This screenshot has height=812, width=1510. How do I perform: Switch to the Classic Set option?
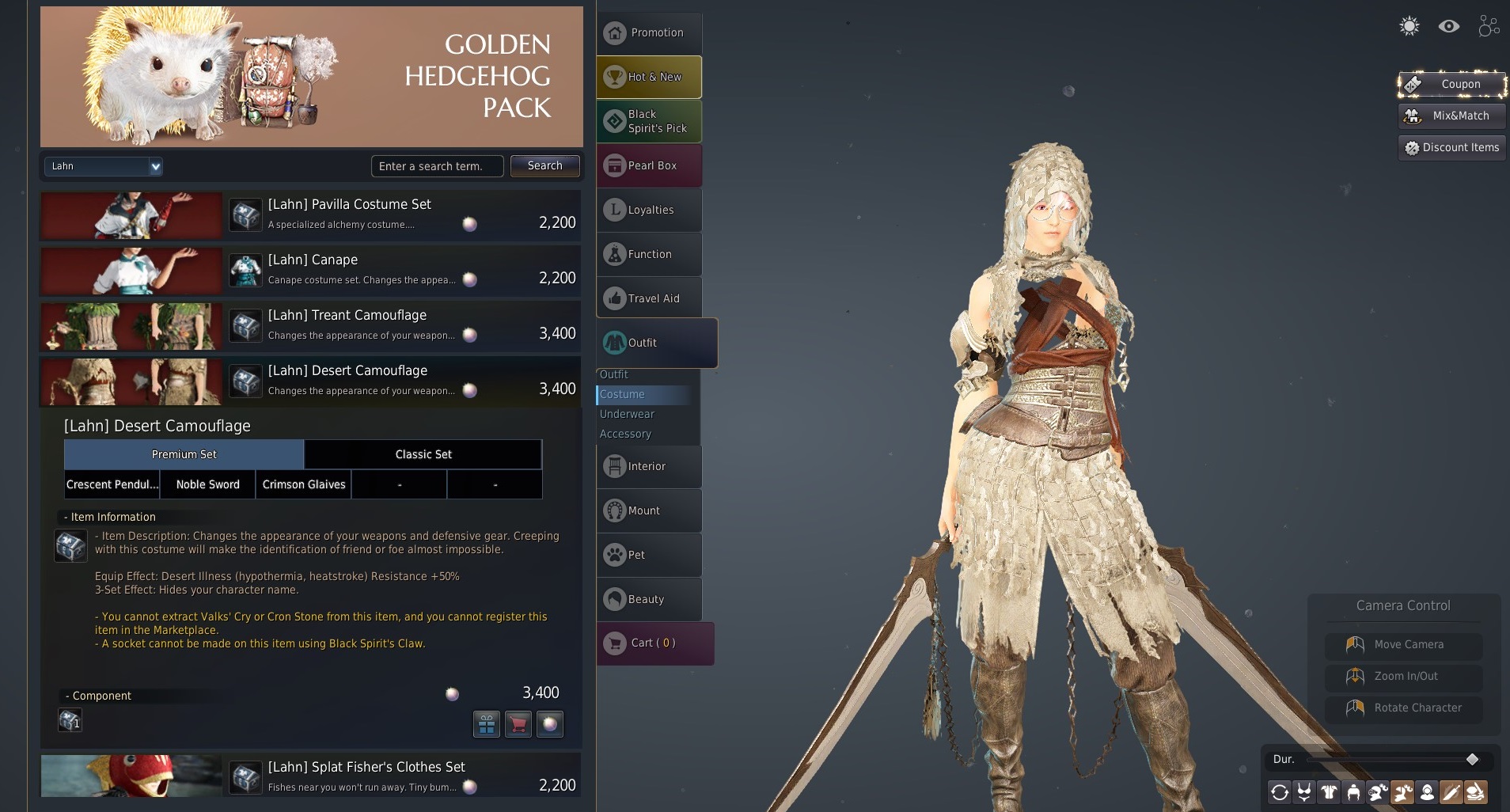423,454
